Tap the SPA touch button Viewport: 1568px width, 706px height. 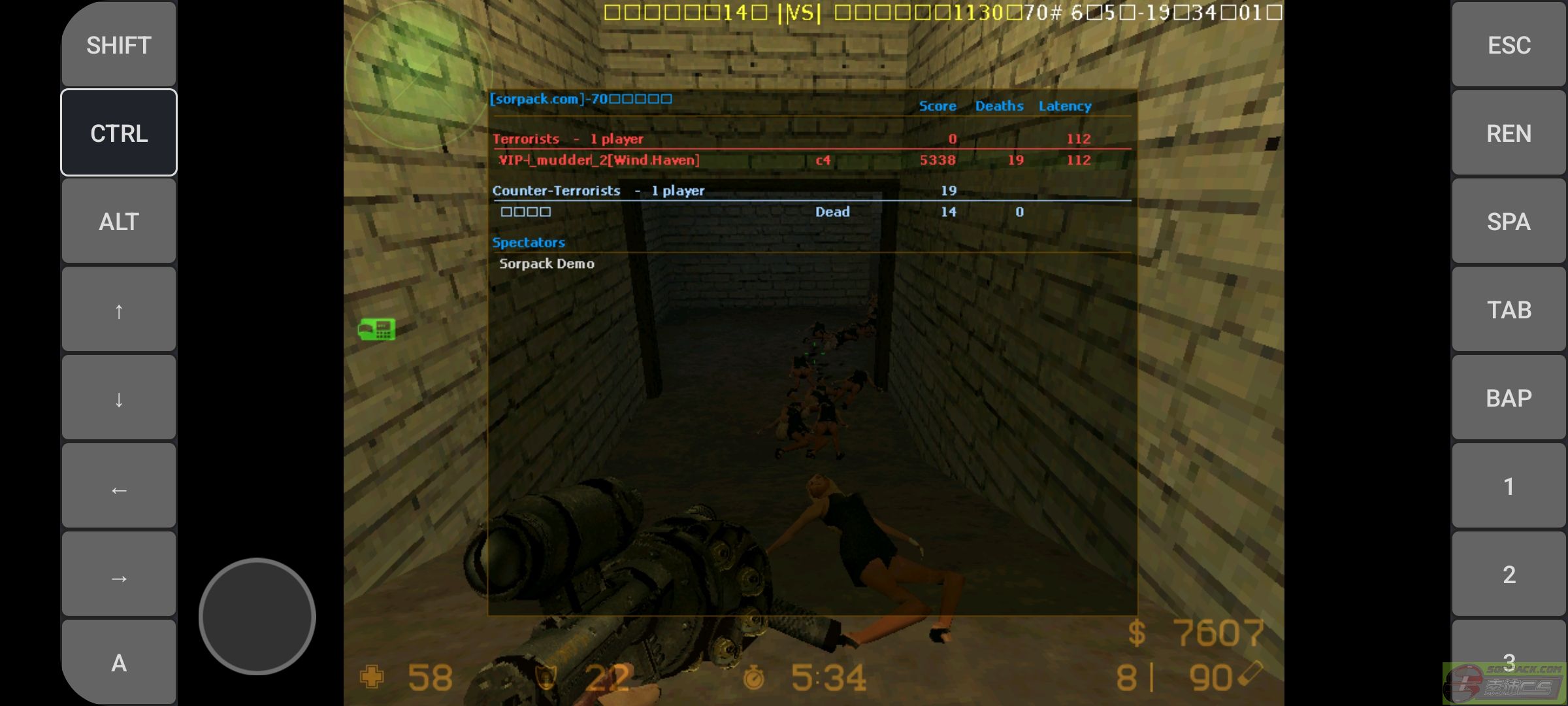point(1509,221)
